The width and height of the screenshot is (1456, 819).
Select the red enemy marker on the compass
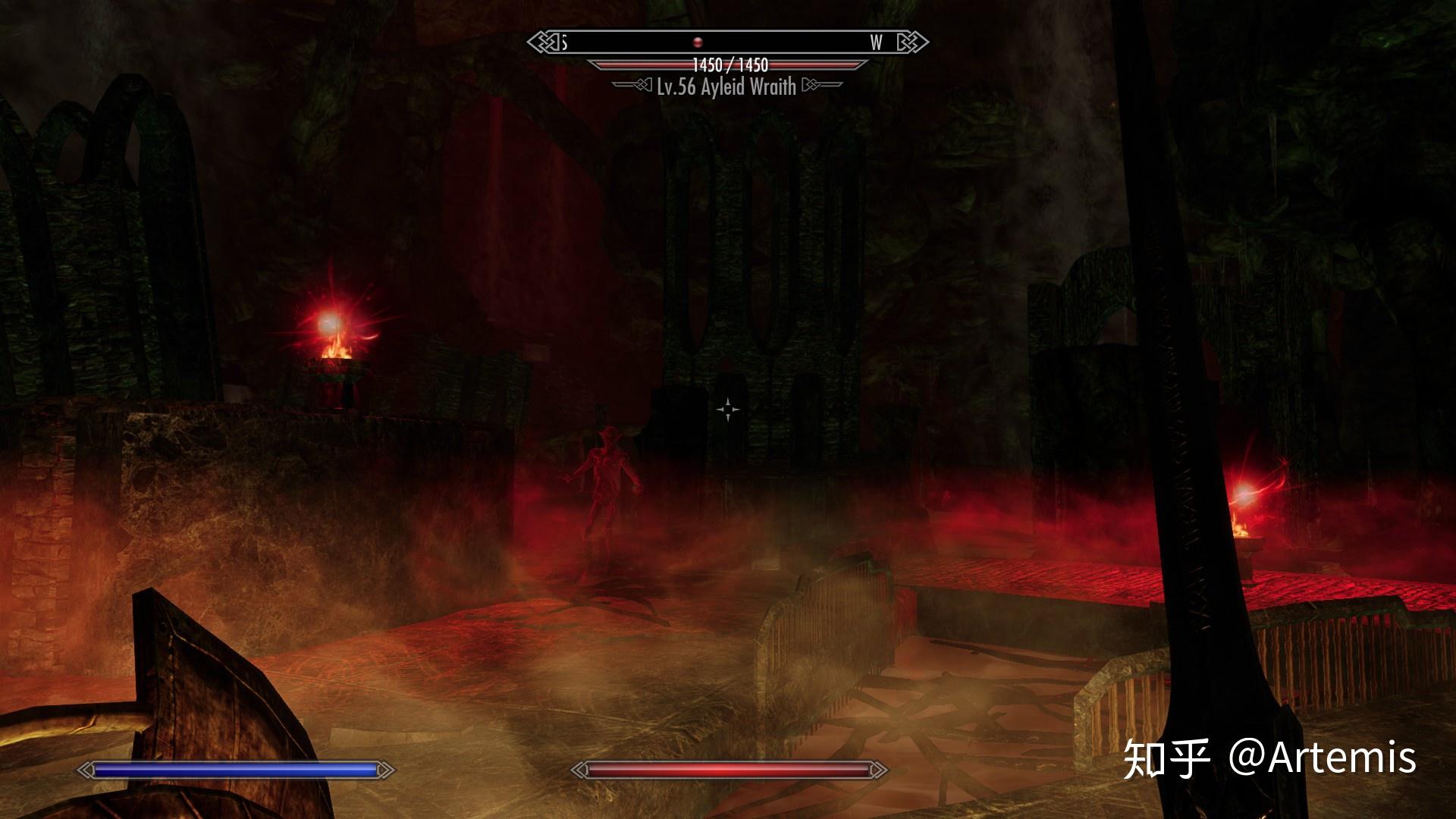(698, 42)
